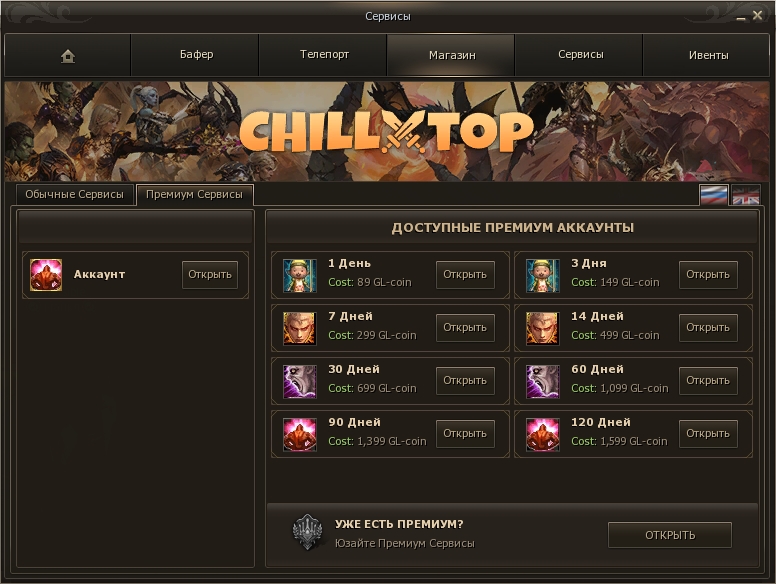Click ОТКРЫТЬ beside Уже есть премиум
Viewport: 776px width, 584px height.
click(x=669, y=535)
